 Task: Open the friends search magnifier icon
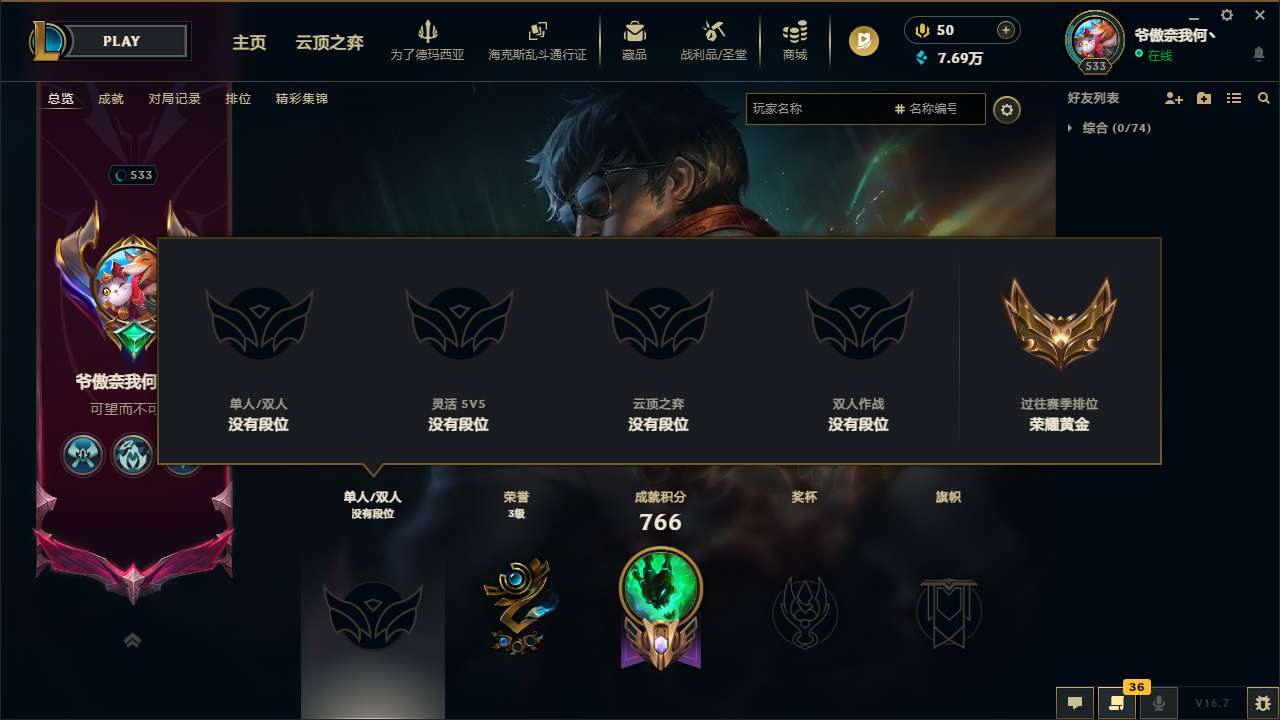coord(1263,98)
